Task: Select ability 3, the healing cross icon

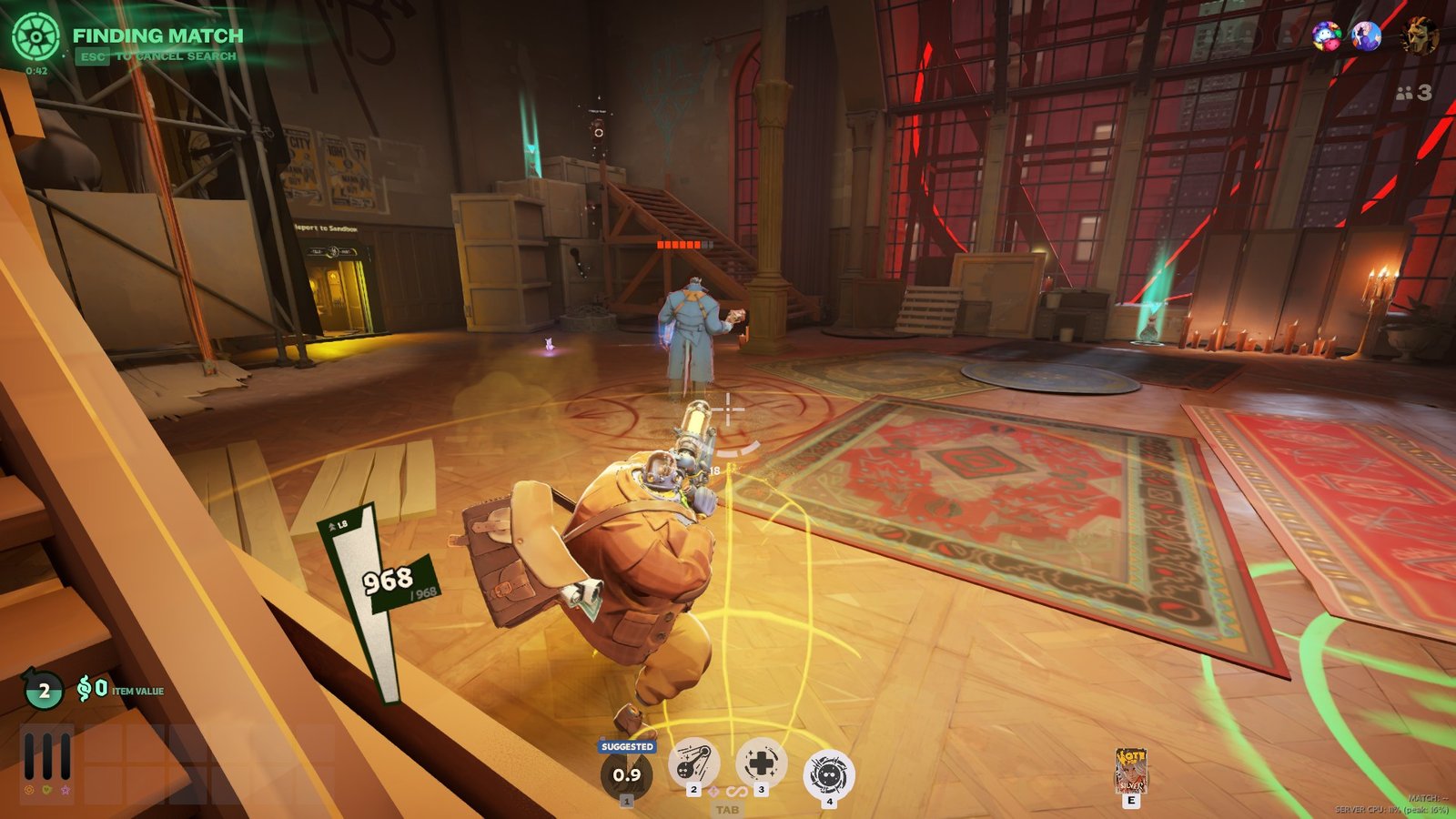Action: tap(761, 763)
